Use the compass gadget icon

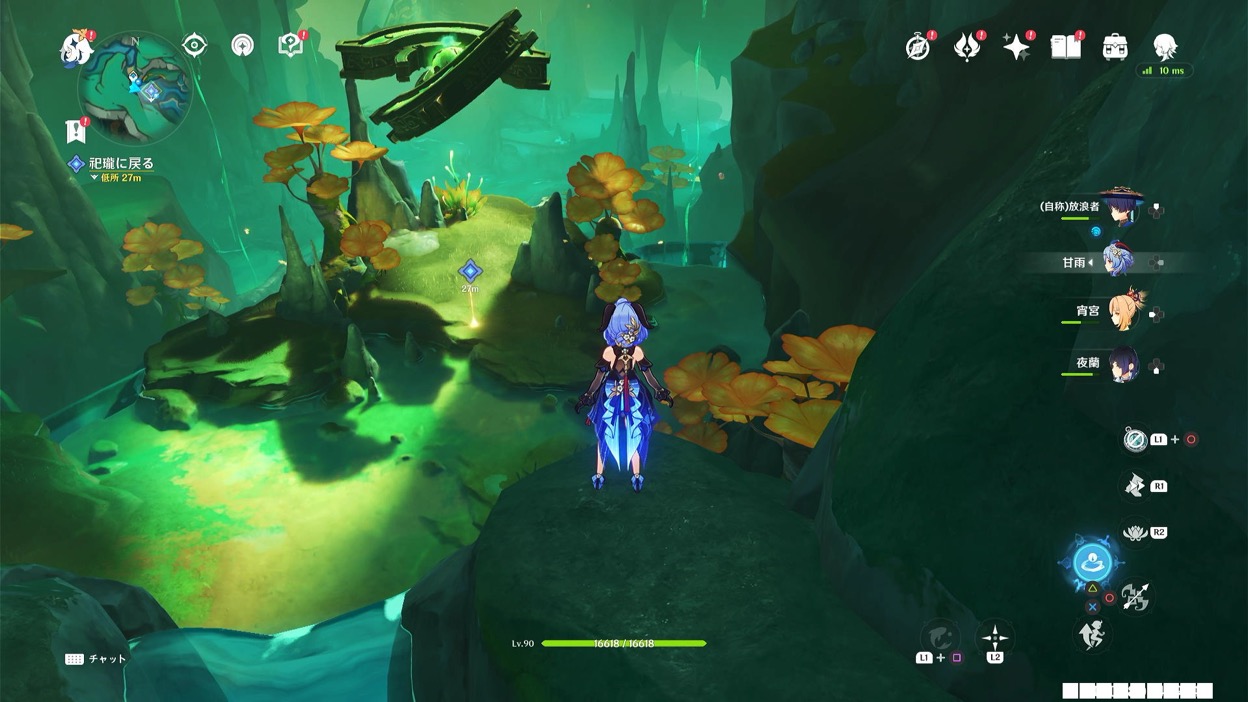tap(1133, 439)
